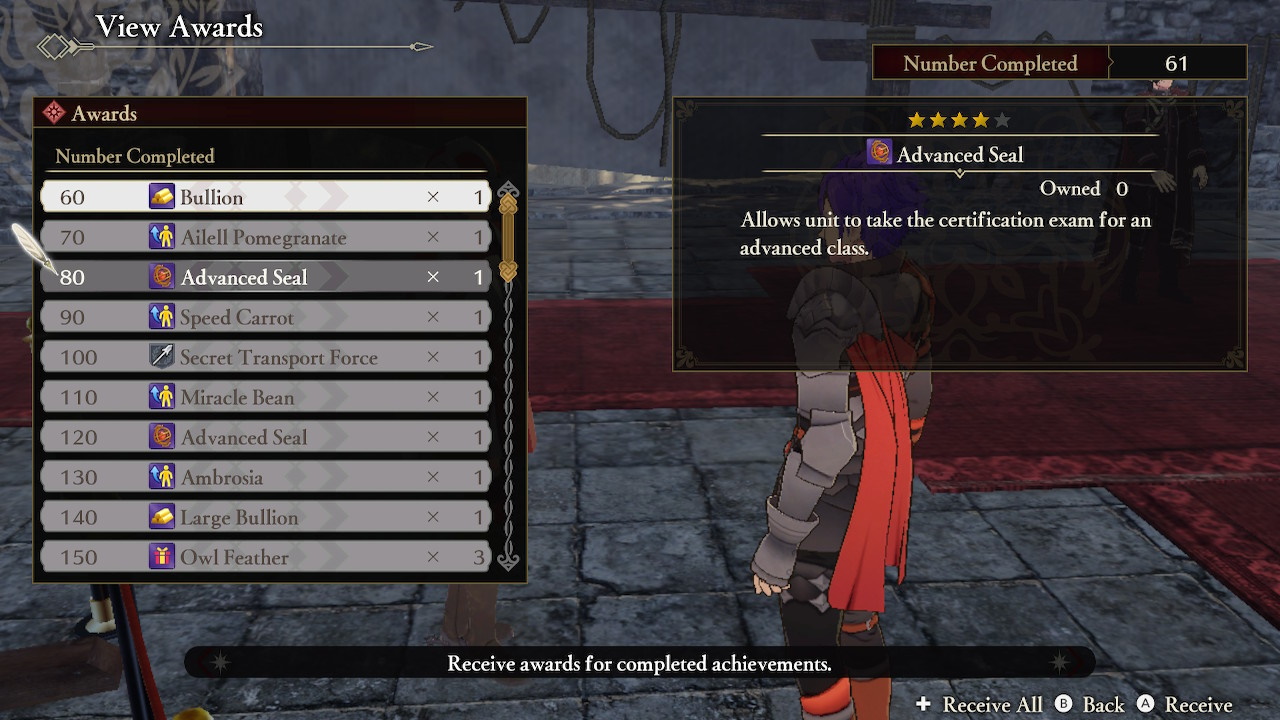Choose the Miracle Bean award row
The width and height of the screenshot is (1280, 720).
265,397
